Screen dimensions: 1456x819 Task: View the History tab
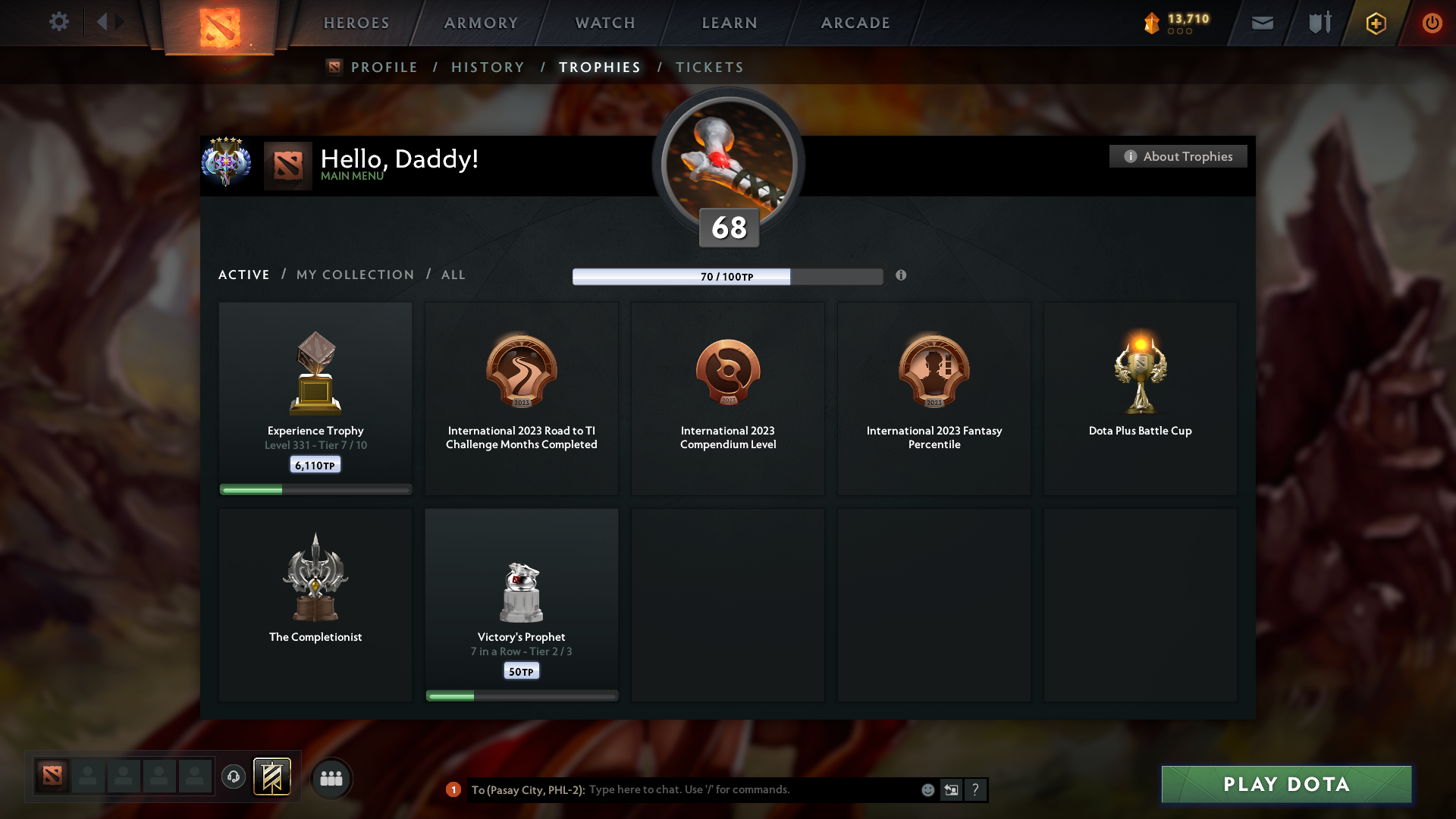[x=488, y=67]
